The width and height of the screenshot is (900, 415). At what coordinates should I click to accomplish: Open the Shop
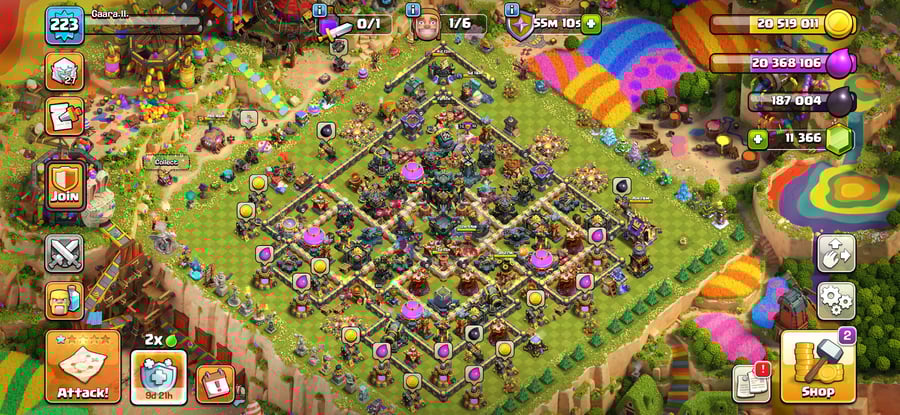point(817,366)
